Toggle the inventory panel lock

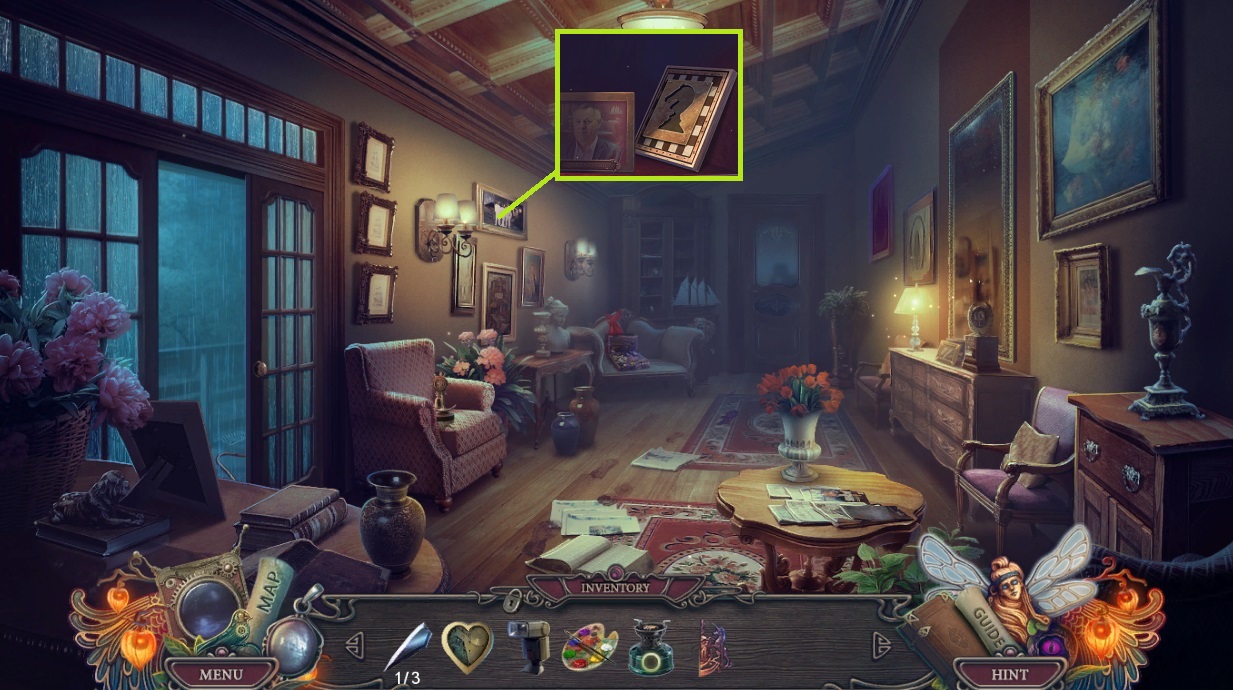pos(512,600)
